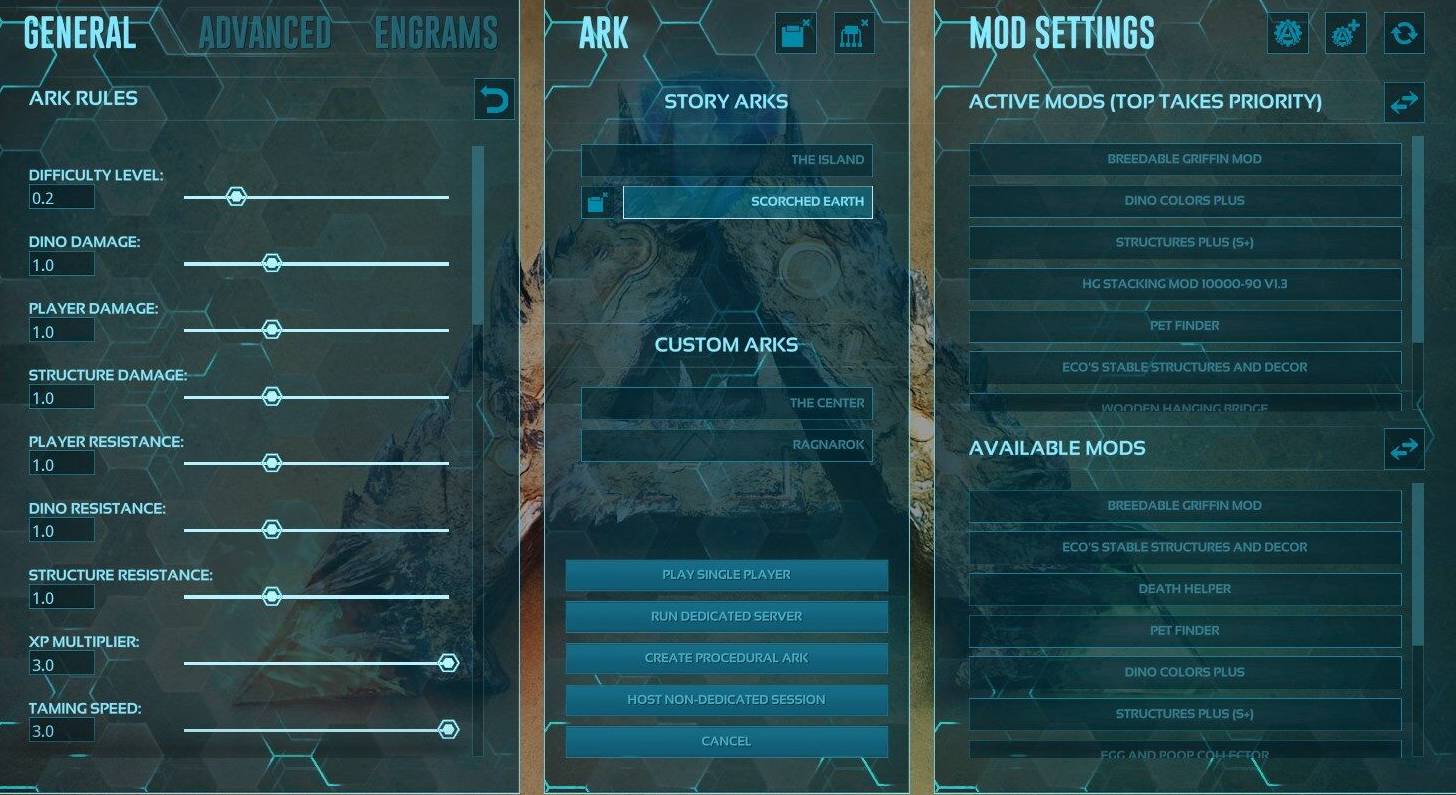Click the transfer arrows icon beside Active Mods
The width and height of the screenshot is (1456, 795).
tap(1404, 102)
